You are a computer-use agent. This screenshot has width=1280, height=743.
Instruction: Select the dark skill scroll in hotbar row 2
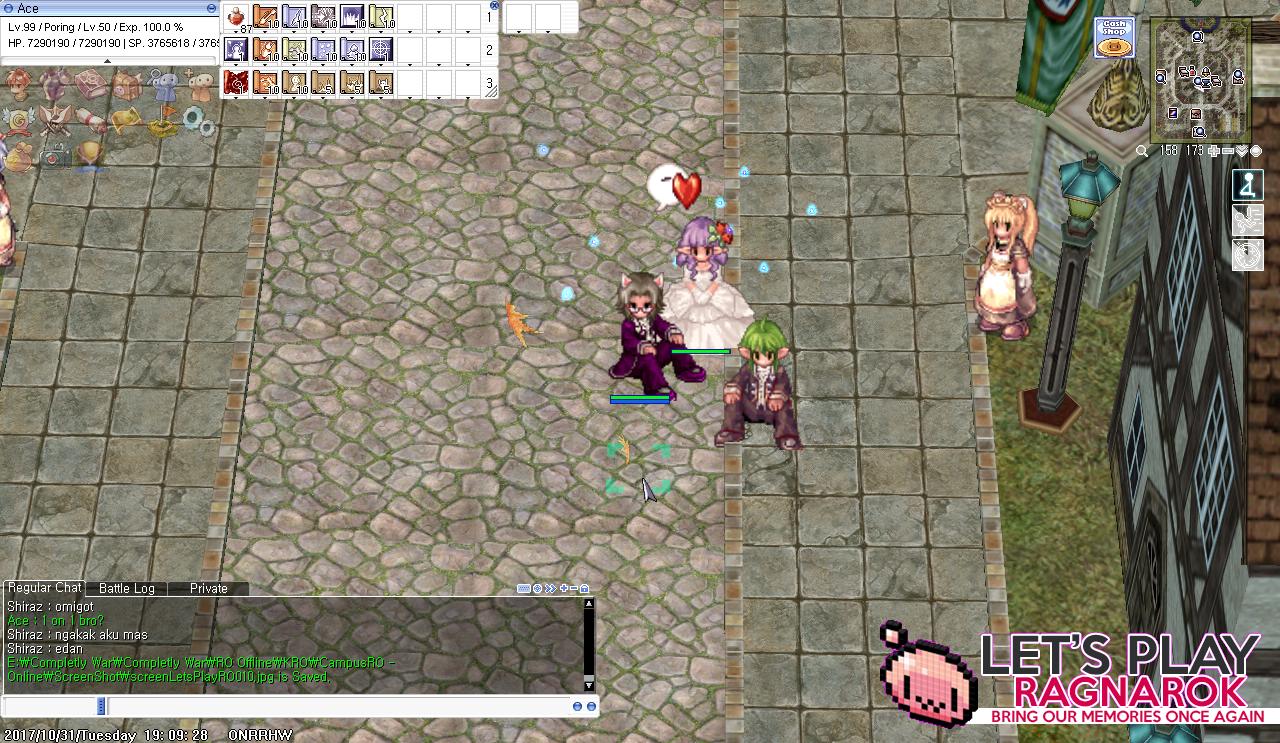(235, 48)
